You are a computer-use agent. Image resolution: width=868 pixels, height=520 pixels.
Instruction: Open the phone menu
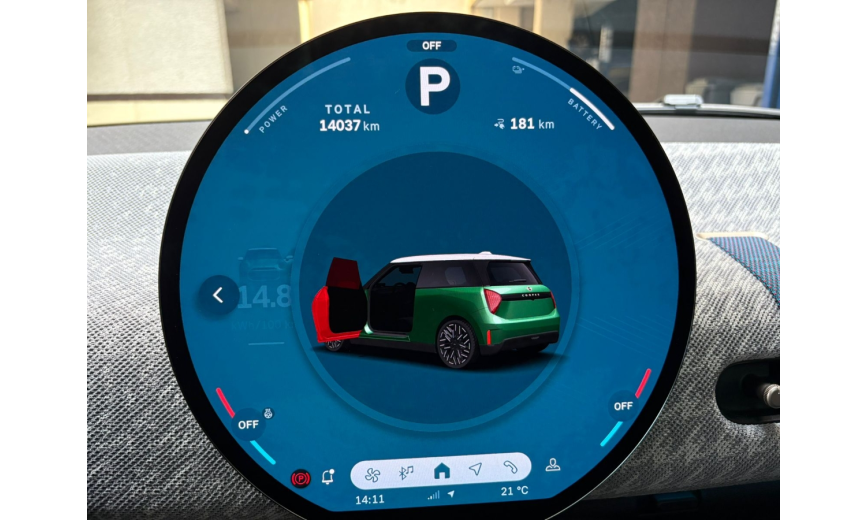click(509, 468)
